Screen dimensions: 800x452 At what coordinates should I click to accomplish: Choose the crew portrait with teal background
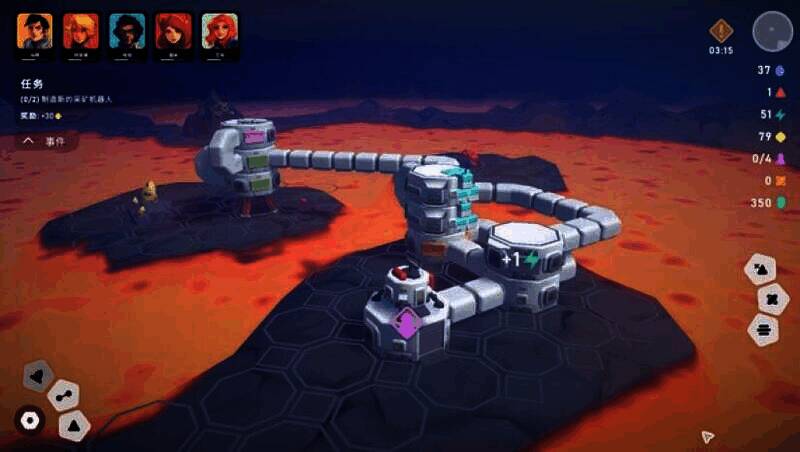point(127,31)
